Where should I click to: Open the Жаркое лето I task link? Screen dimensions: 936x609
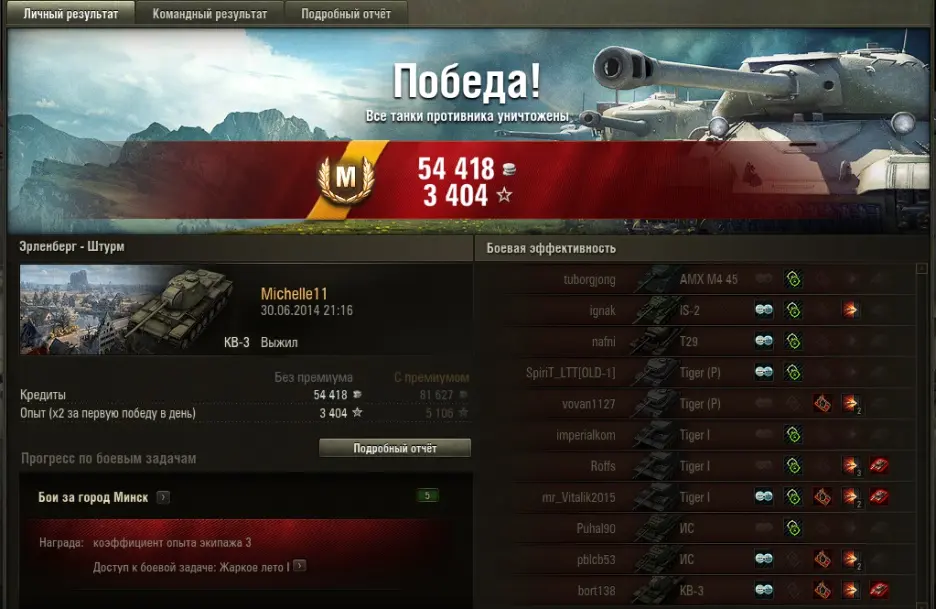(299, 566)
